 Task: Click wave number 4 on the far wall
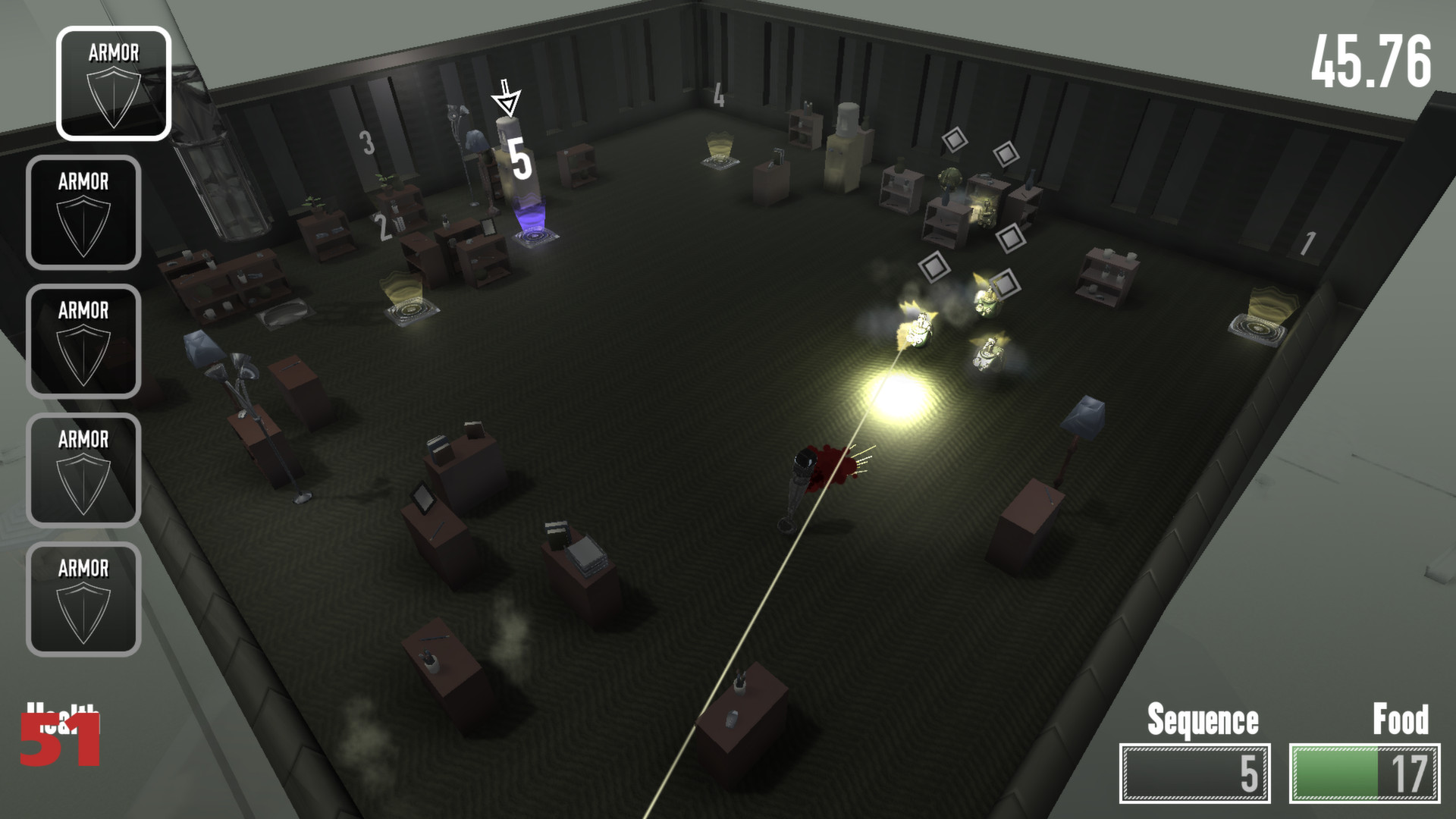pos(718,95)
